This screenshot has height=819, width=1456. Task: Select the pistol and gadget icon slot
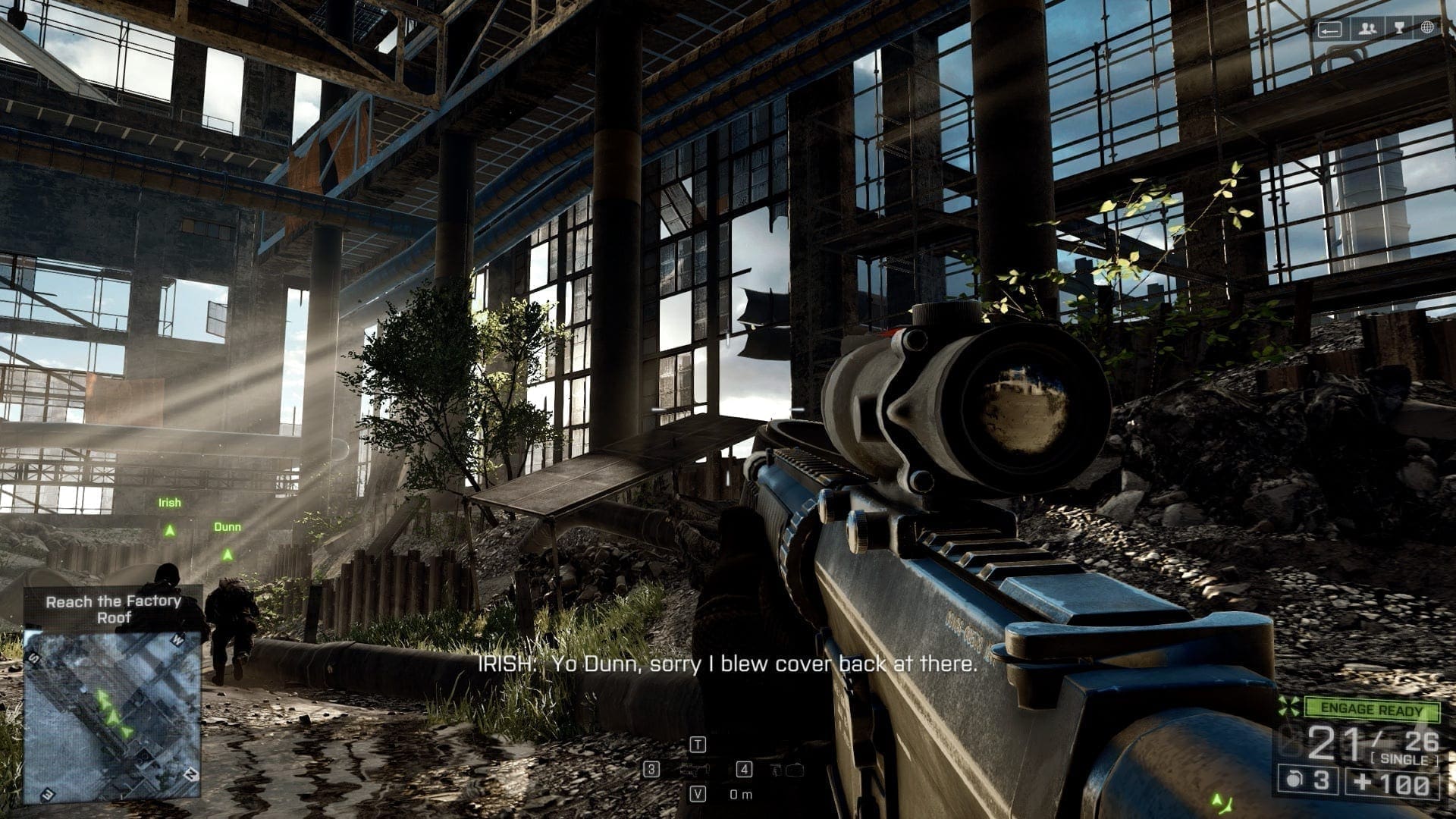(786, 770)
